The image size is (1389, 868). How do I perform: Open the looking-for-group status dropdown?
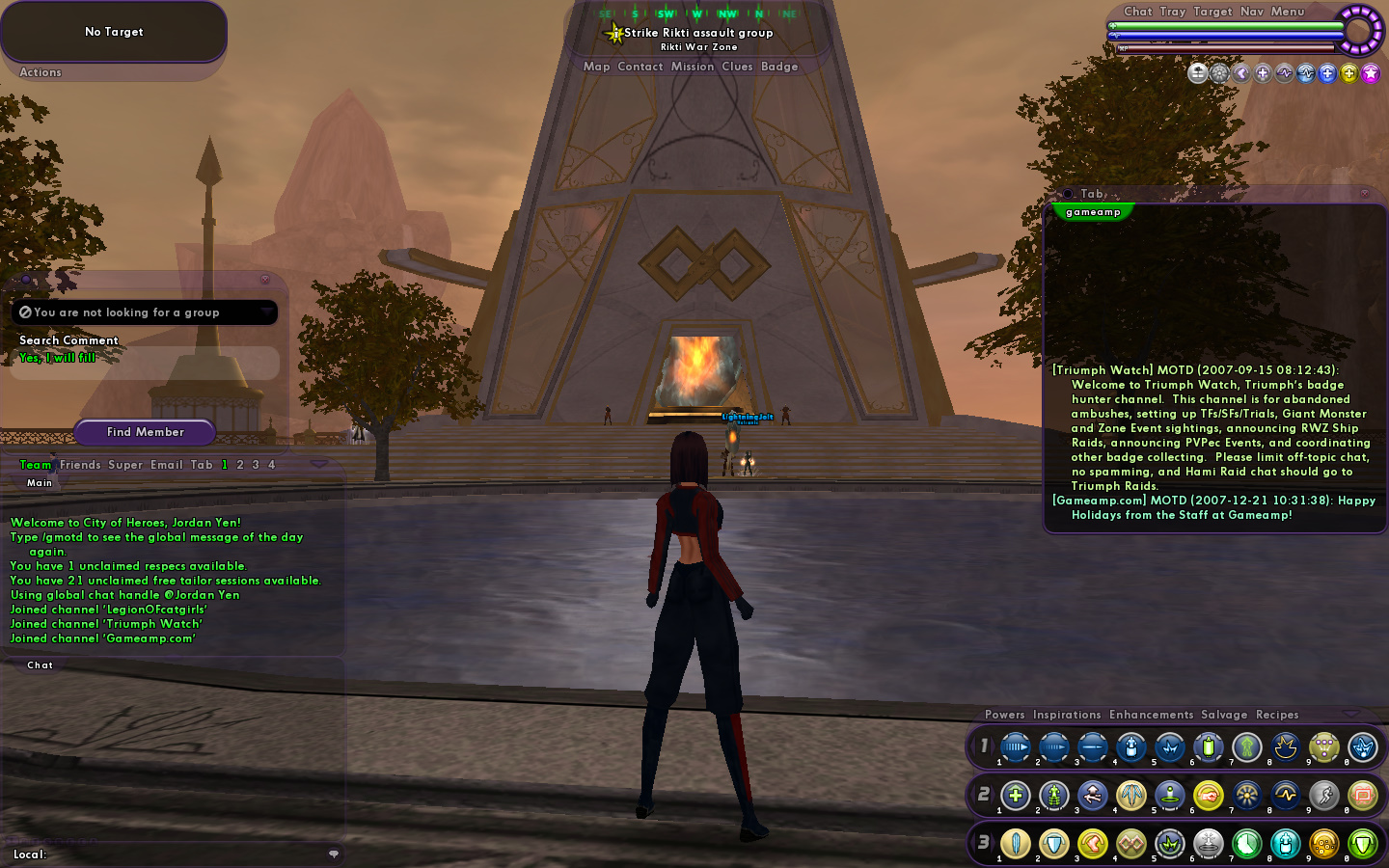pos(266,312)
